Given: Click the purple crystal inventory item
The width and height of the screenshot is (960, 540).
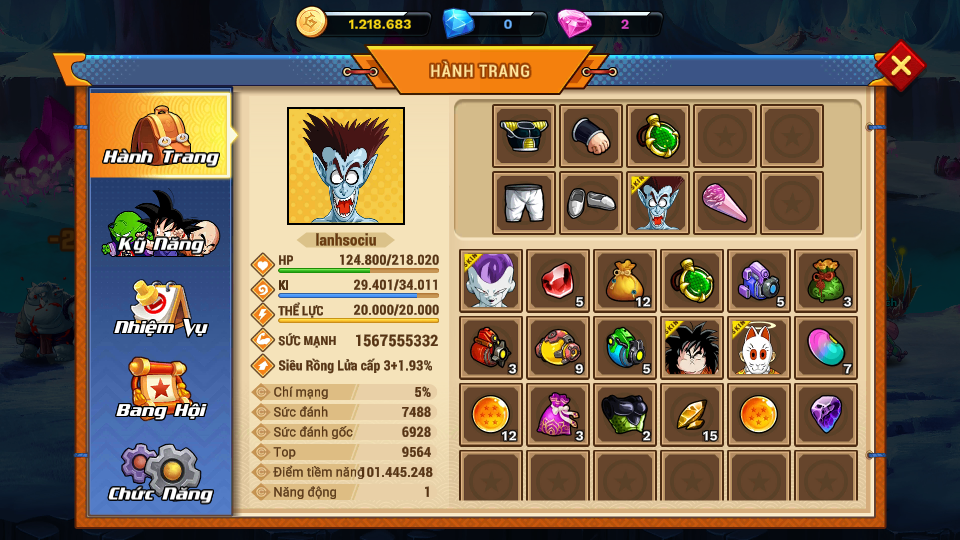Looking at the screenshot, I should point(826,414).
